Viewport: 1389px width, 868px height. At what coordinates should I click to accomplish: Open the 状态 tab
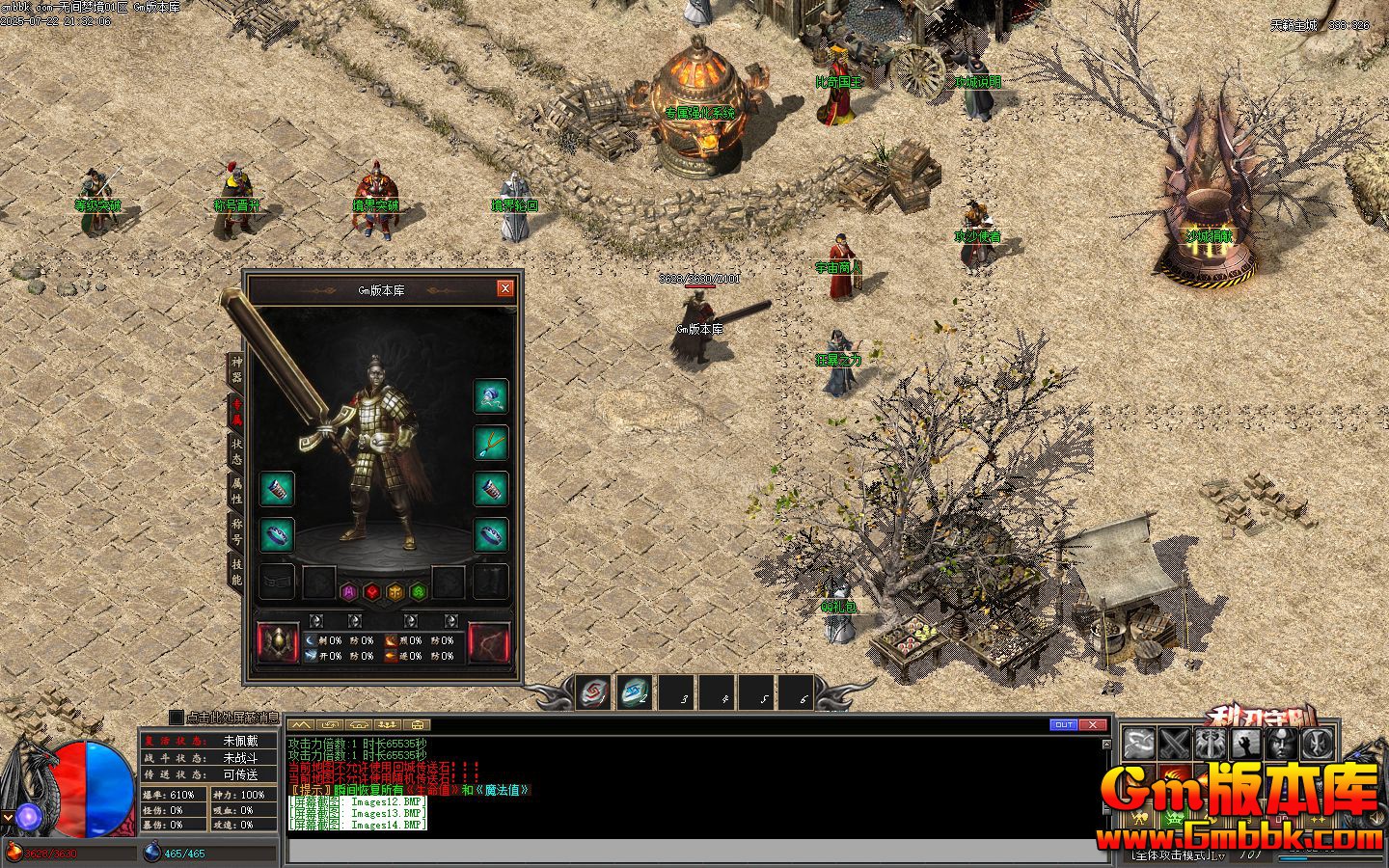tap(236, 451)
